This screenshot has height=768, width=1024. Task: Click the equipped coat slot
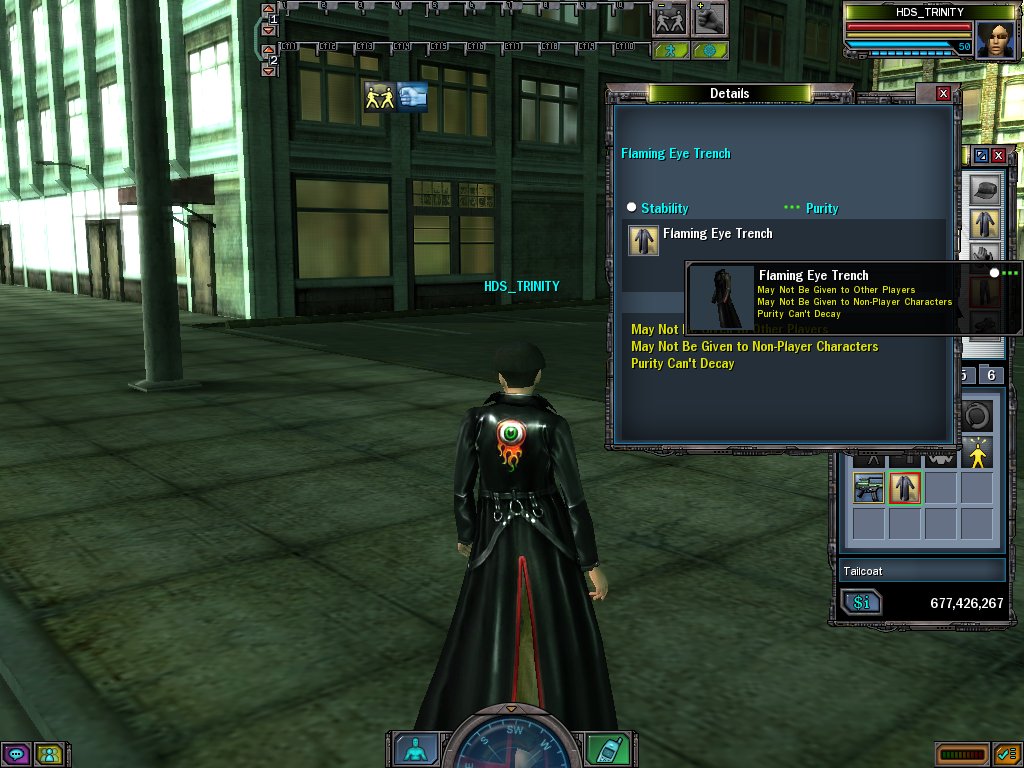tap(984, 223)
